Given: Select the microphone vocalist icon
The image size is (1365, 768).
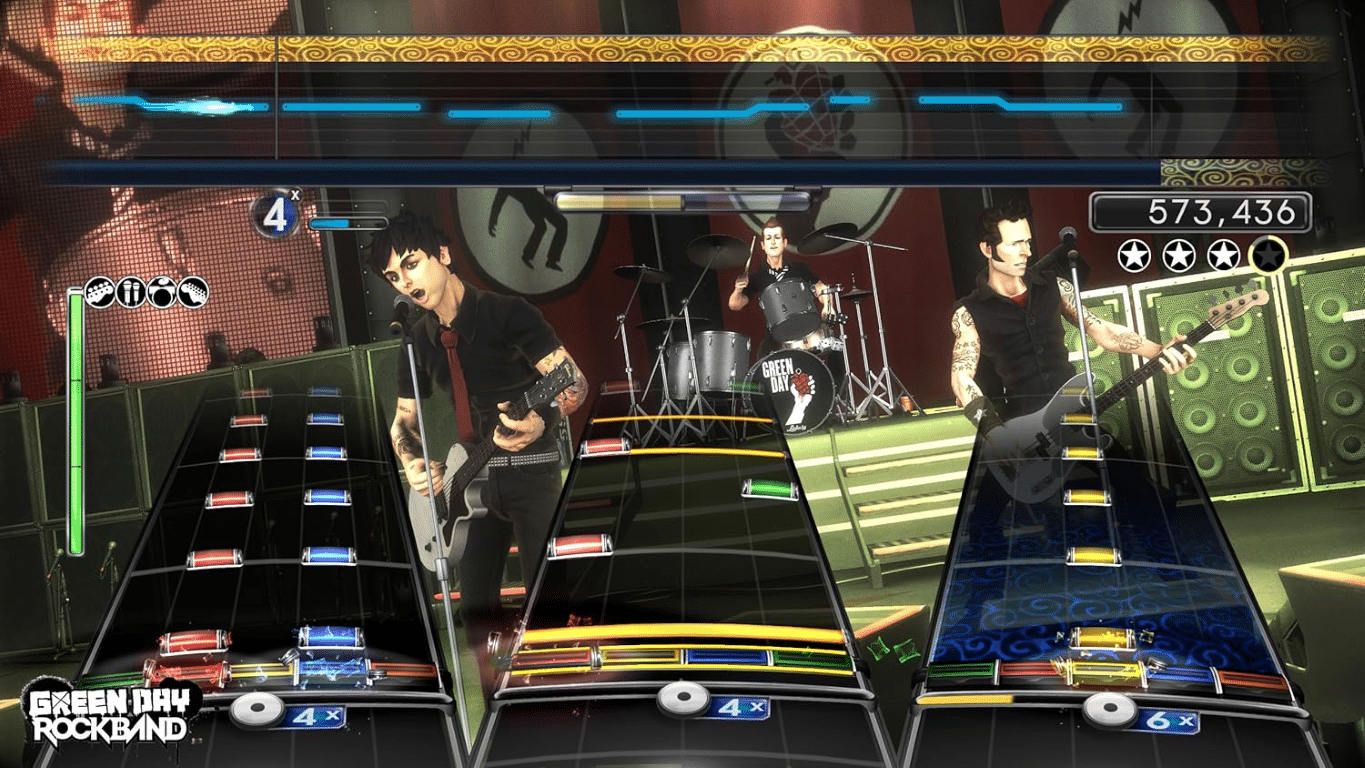Looking at the screenshot, I should pyautogui.click(x=129, y=291).
